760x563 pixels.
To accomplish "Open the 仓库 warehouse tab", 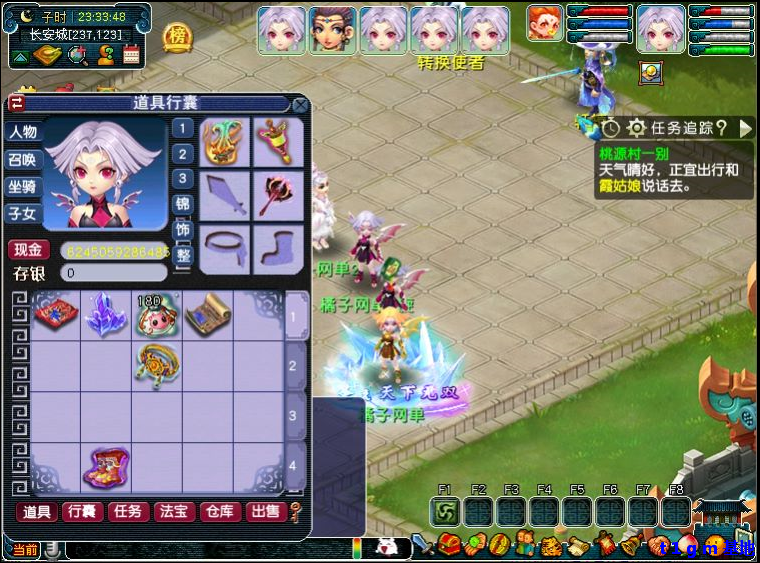I will pyautogui.click(x=219, y=512).
